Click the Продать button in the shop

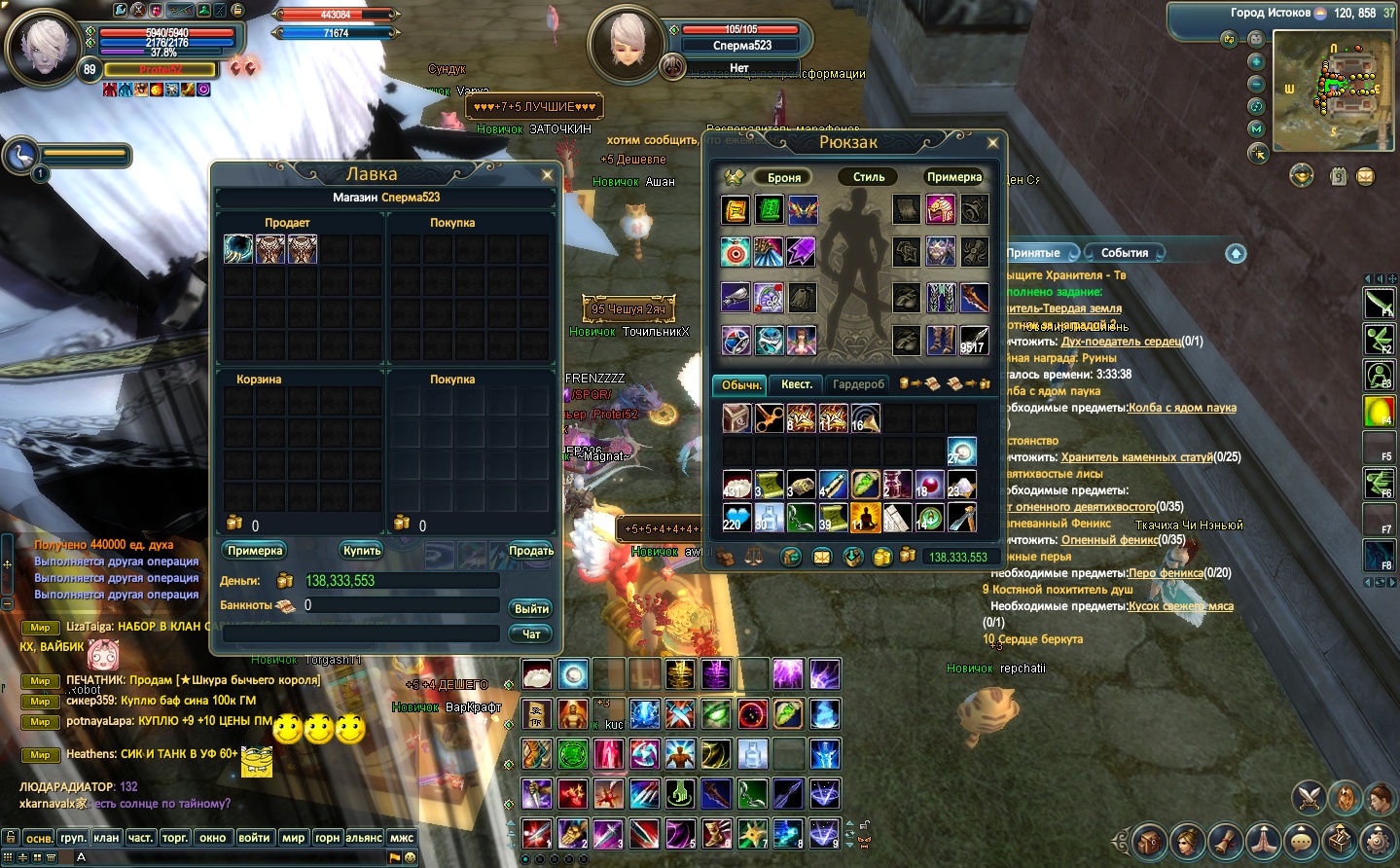[530, 551]
